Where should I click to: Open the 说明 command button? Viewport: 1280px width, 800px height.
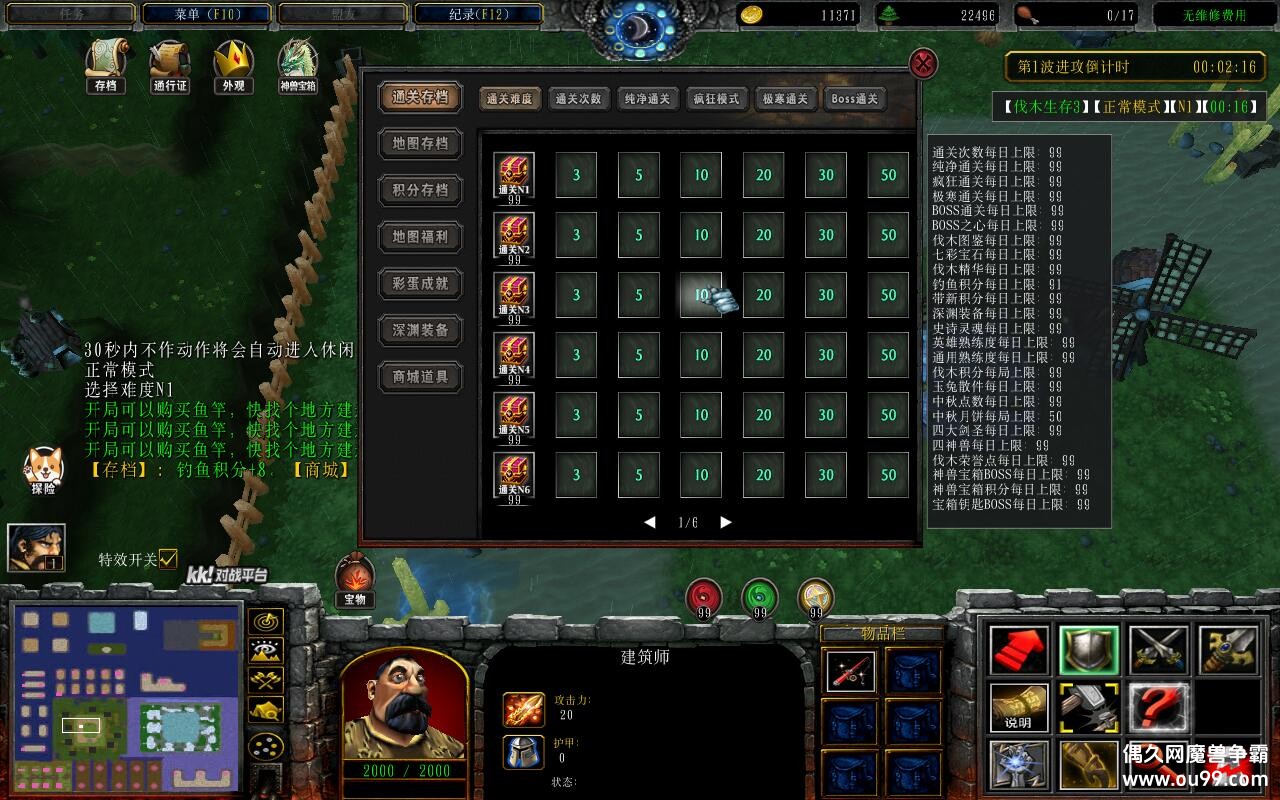click(1019, 707)
